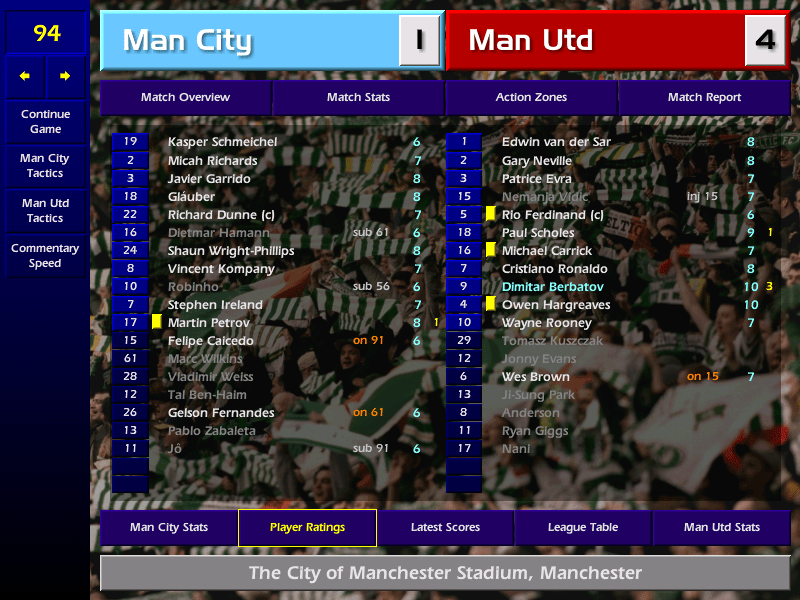Image resolution: width=800 pixels, height=600 pixels.
Task: Show Man City Stats
Action: tap(168, 527)
